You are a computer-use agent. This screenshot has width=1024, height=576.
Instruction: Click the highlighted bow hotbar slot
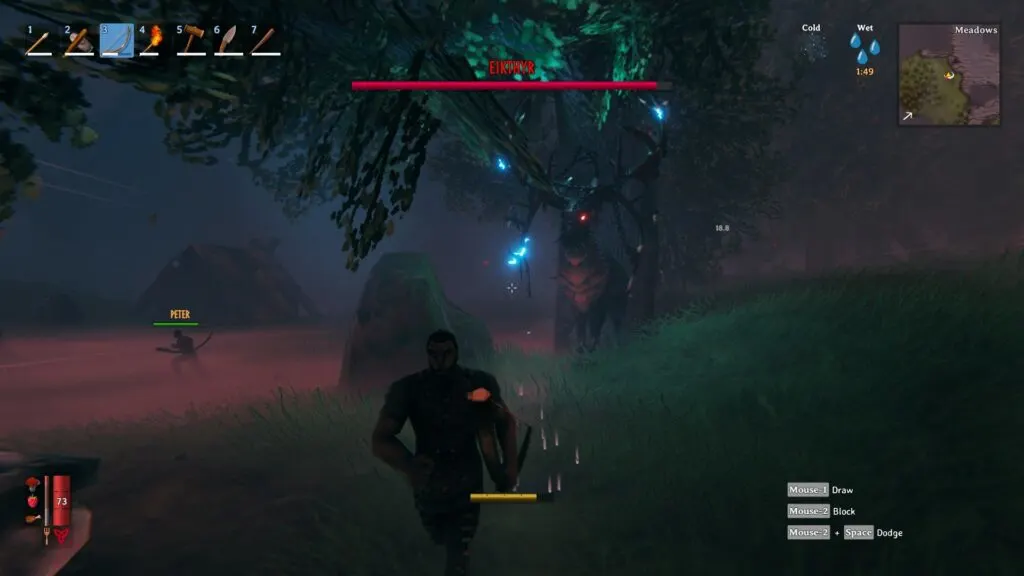(x=116, y=41)
